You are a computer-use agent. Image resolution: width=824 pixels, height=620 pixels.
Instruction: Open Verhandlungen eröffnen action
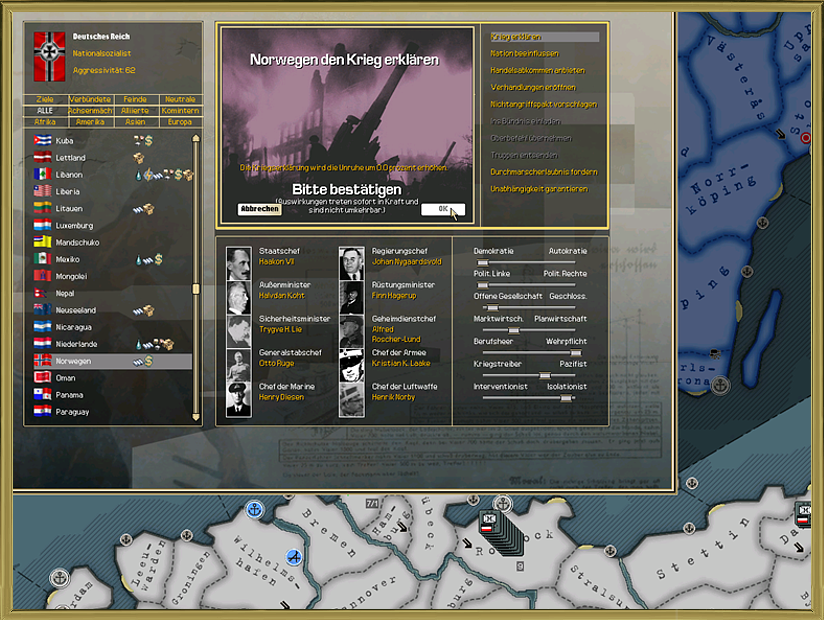pyautogui.click(x=534, y=87)
